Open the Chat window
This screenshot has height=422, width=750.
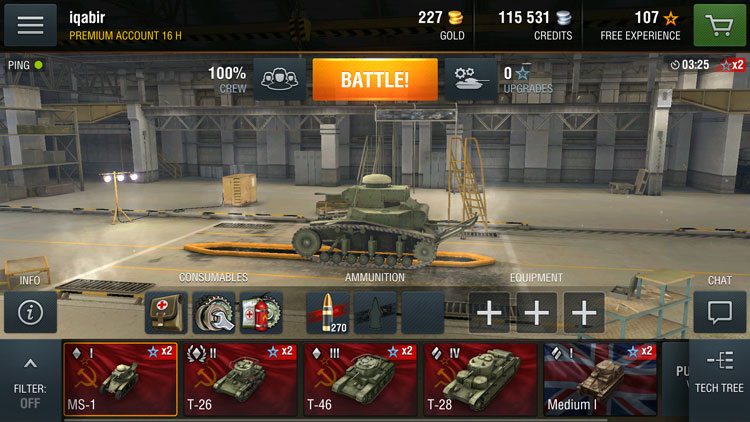pyautogui.click(x=720, y=312)
